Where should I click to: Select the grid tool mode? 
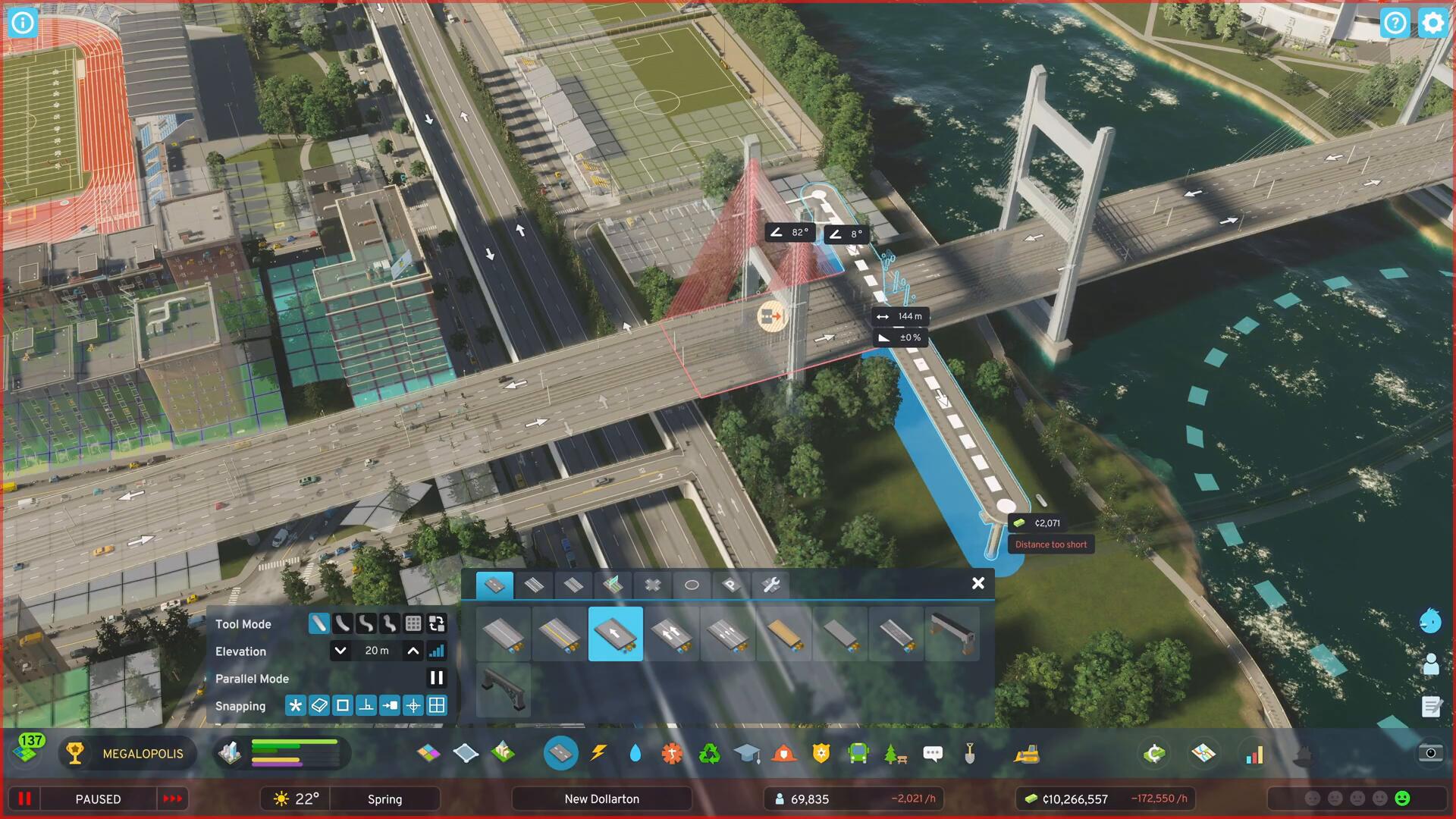(413, 623)
